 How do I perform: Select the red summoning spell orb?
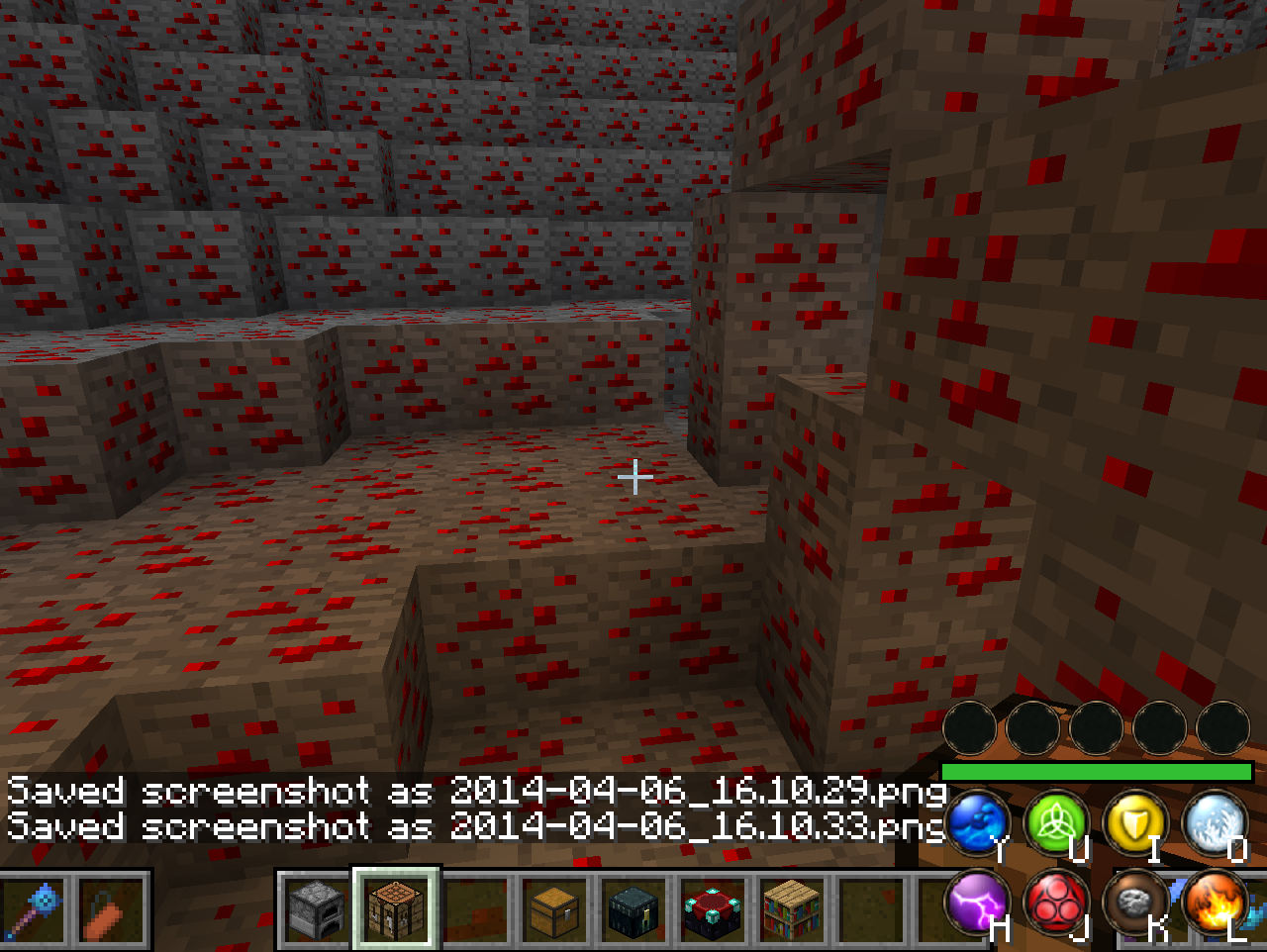[1055, 903]
